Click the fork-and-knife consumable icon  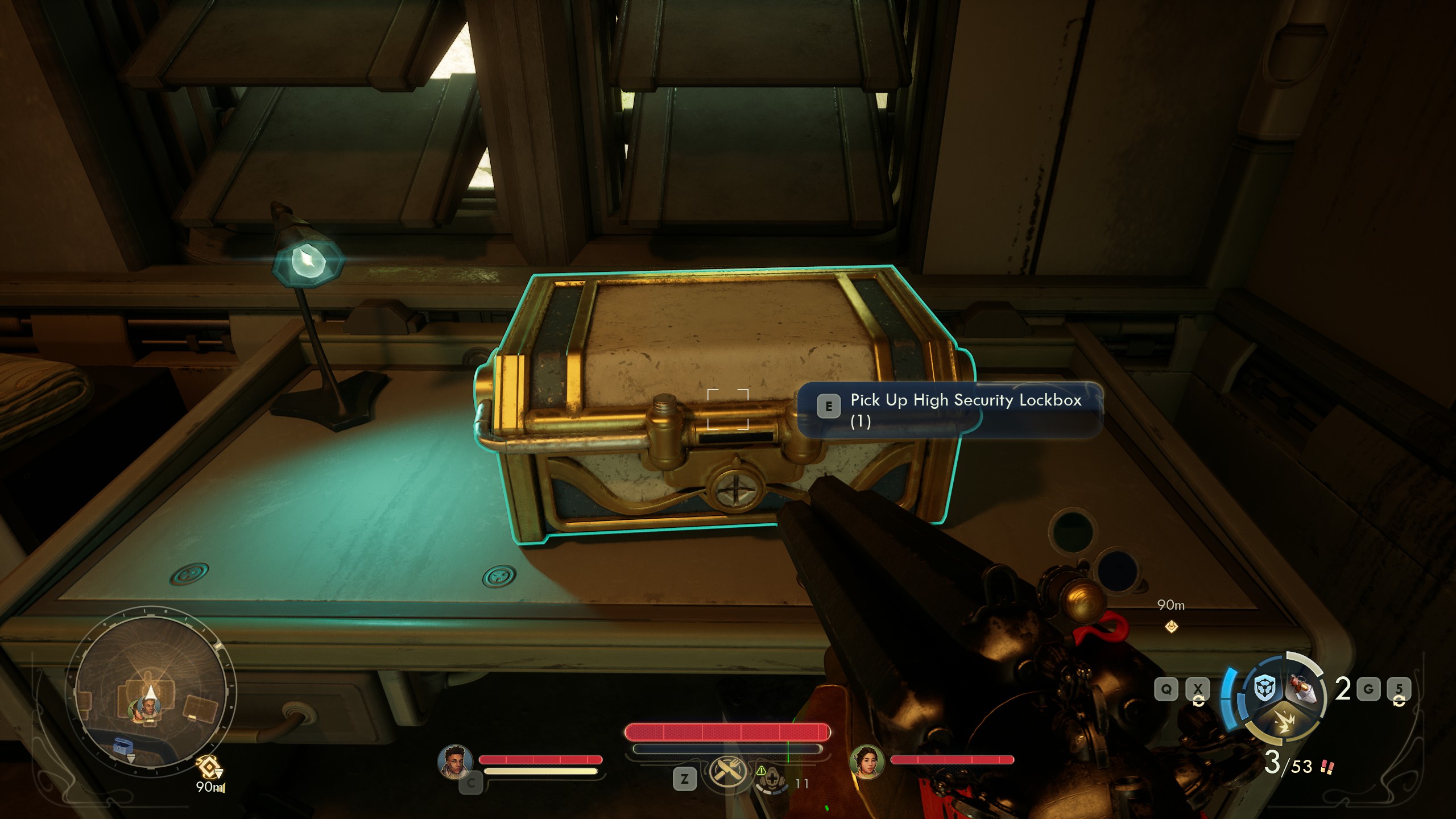[x=727, y=773]
